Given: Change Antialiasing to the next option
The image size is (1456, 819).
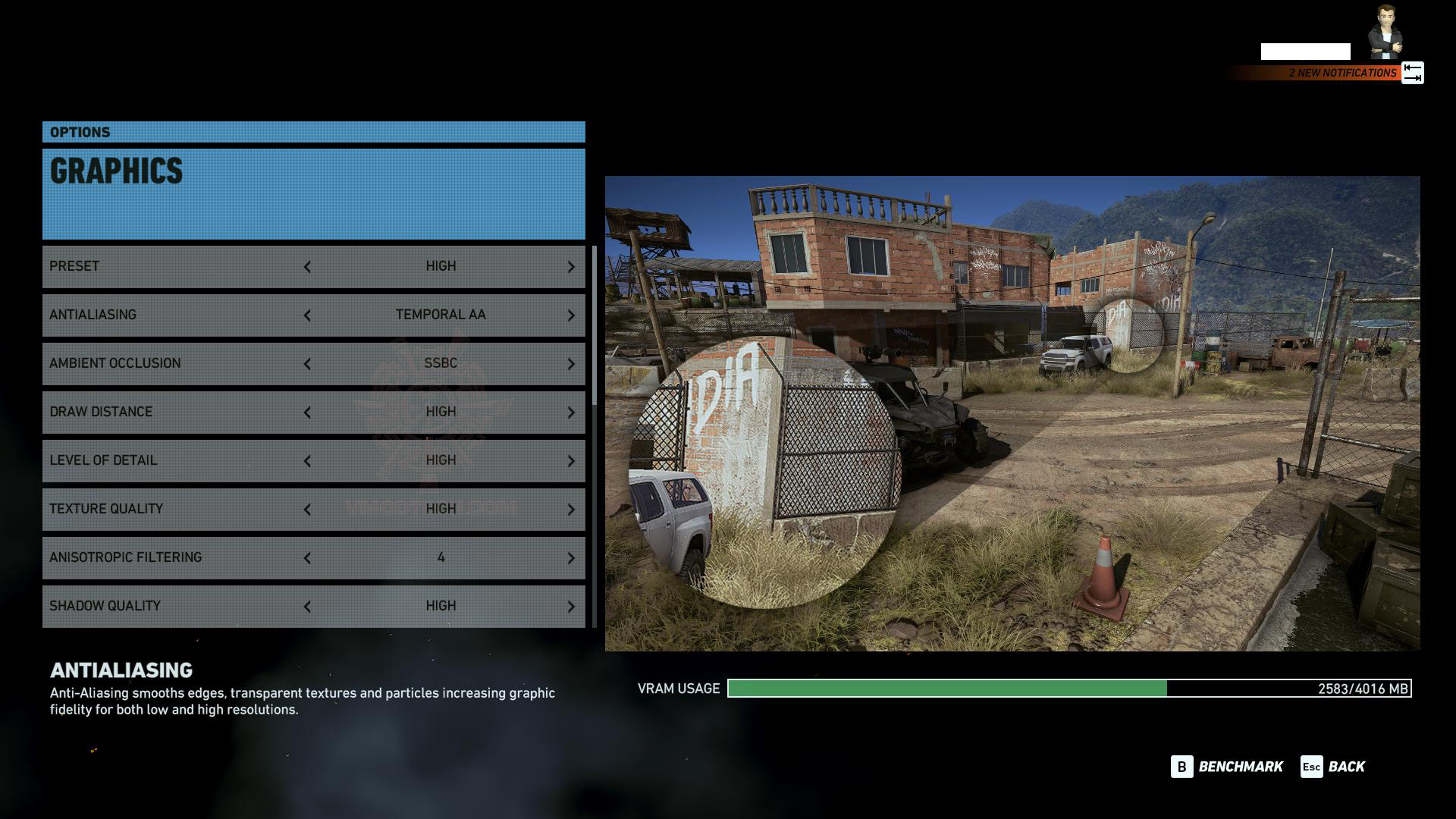Looking at the screenshot, I should point(571,315).
